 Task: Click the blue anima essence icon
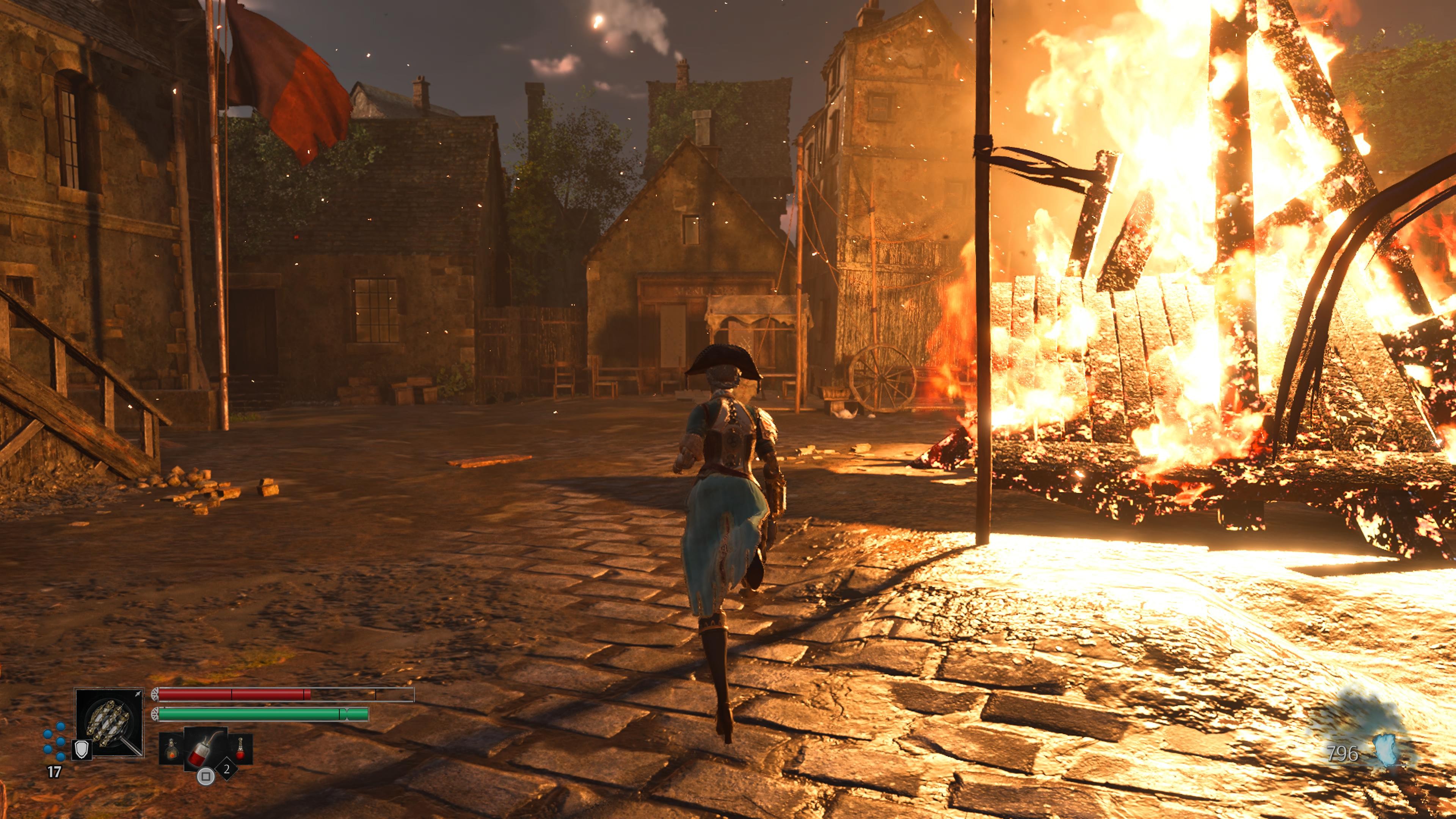[x=1386, y=751]
